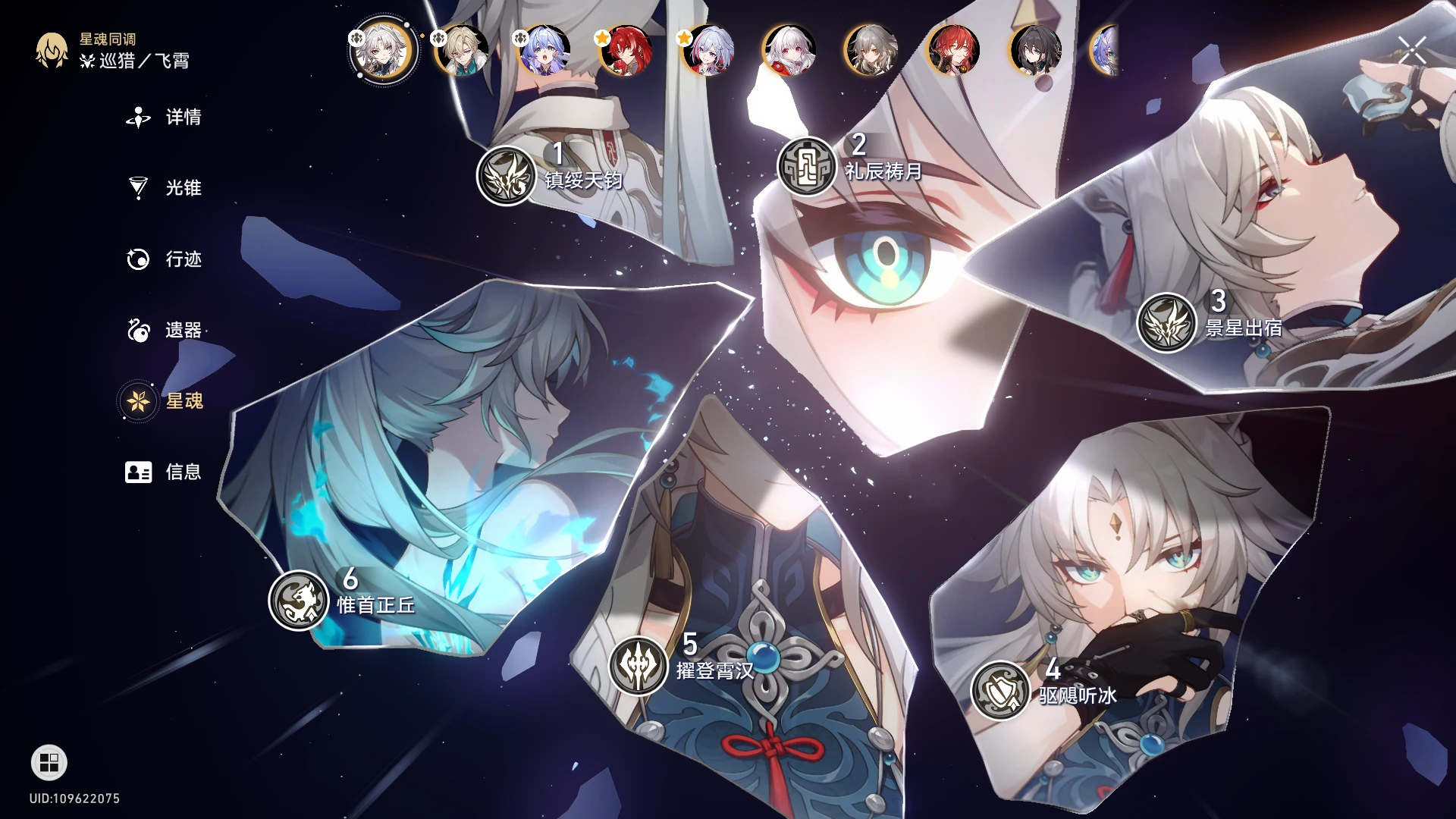Choose the grey-haired Trailblazer portrait
1456x819 pixels.
click(871, 51)
